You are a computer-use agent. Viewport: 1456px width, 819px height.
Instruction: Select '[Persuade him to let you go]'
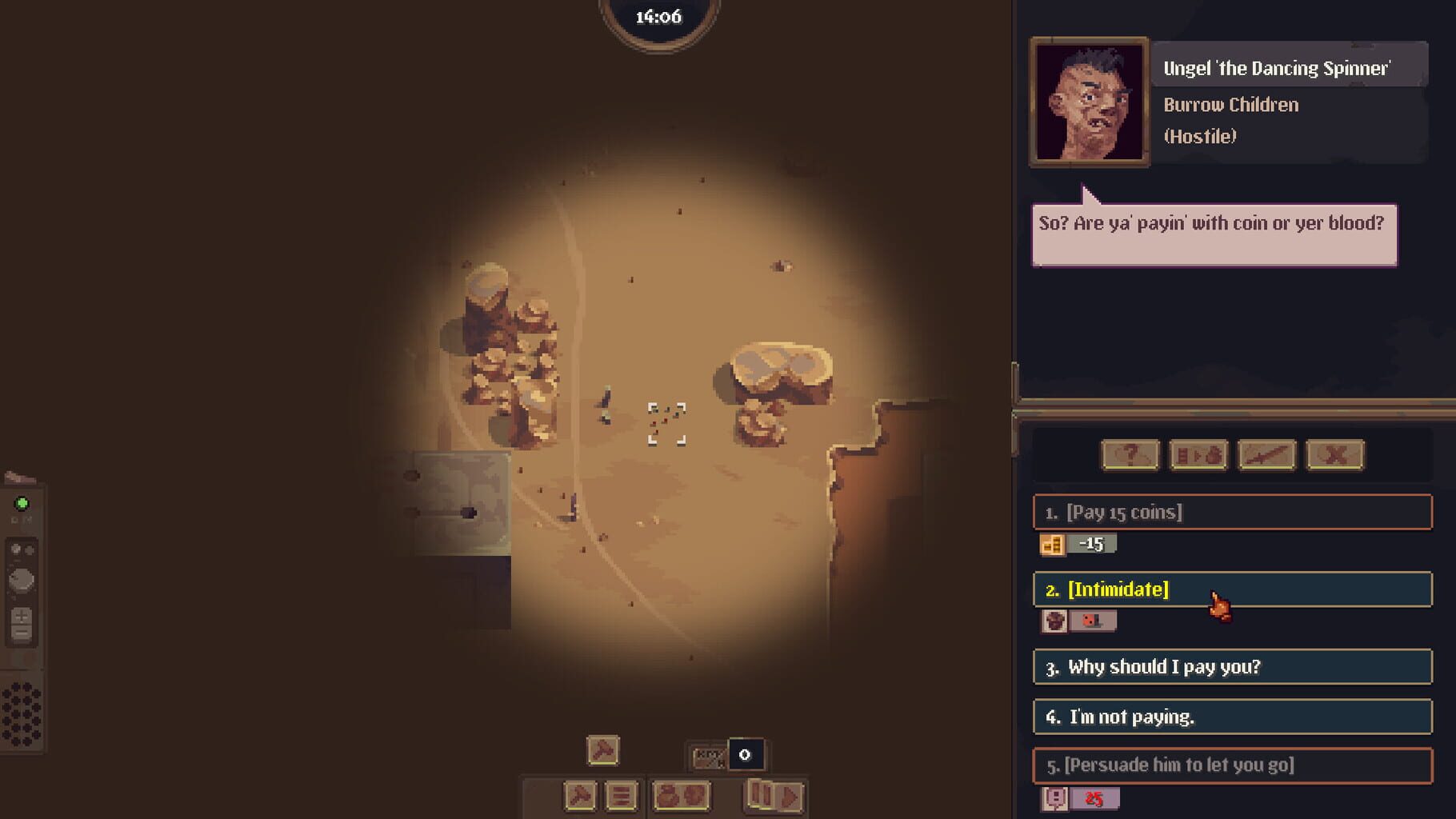(1230, 765)
